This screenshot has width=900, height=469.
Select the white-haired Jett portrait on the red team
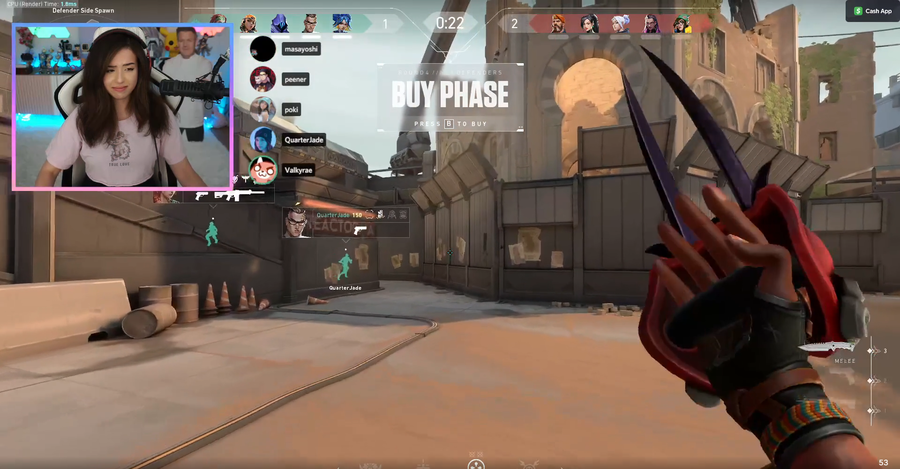pos(620,23)
